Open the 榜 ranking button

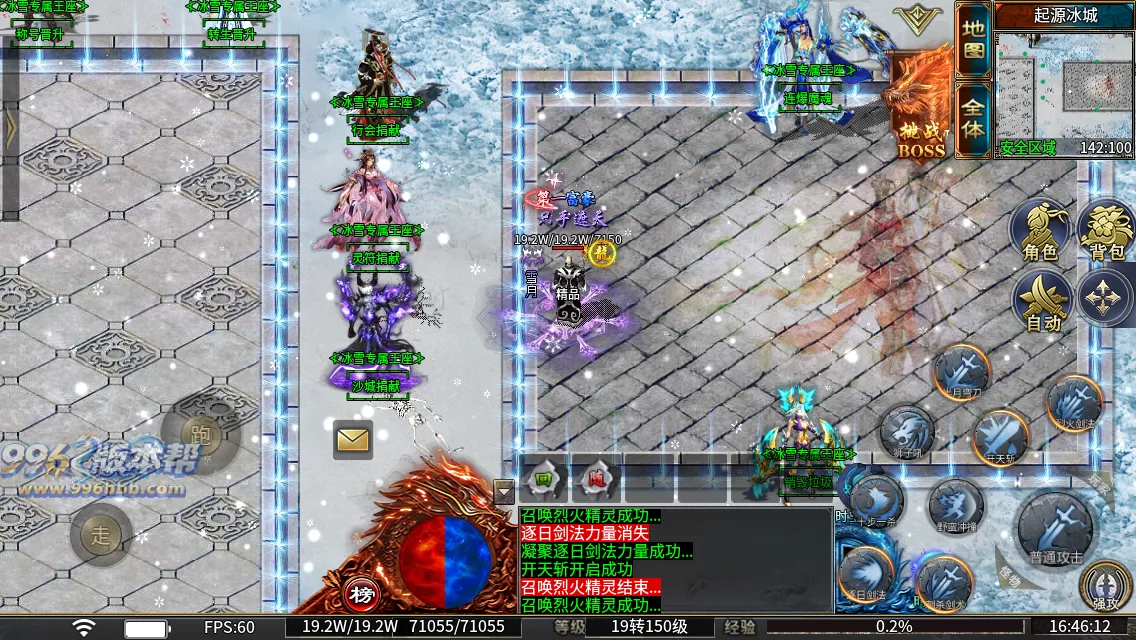(x=362, y=595)
